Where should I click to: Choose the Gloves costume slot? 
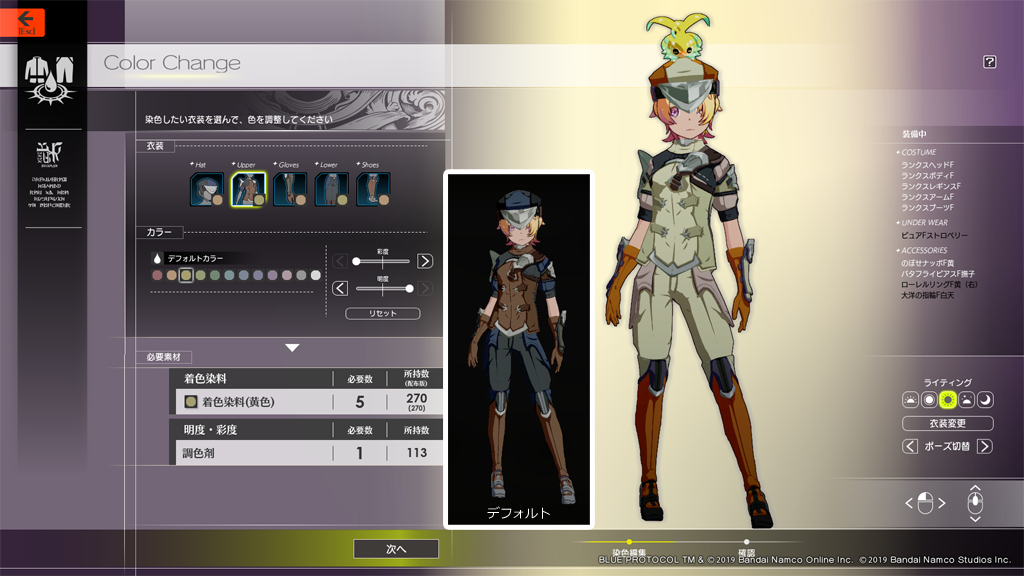coord(289,189)
